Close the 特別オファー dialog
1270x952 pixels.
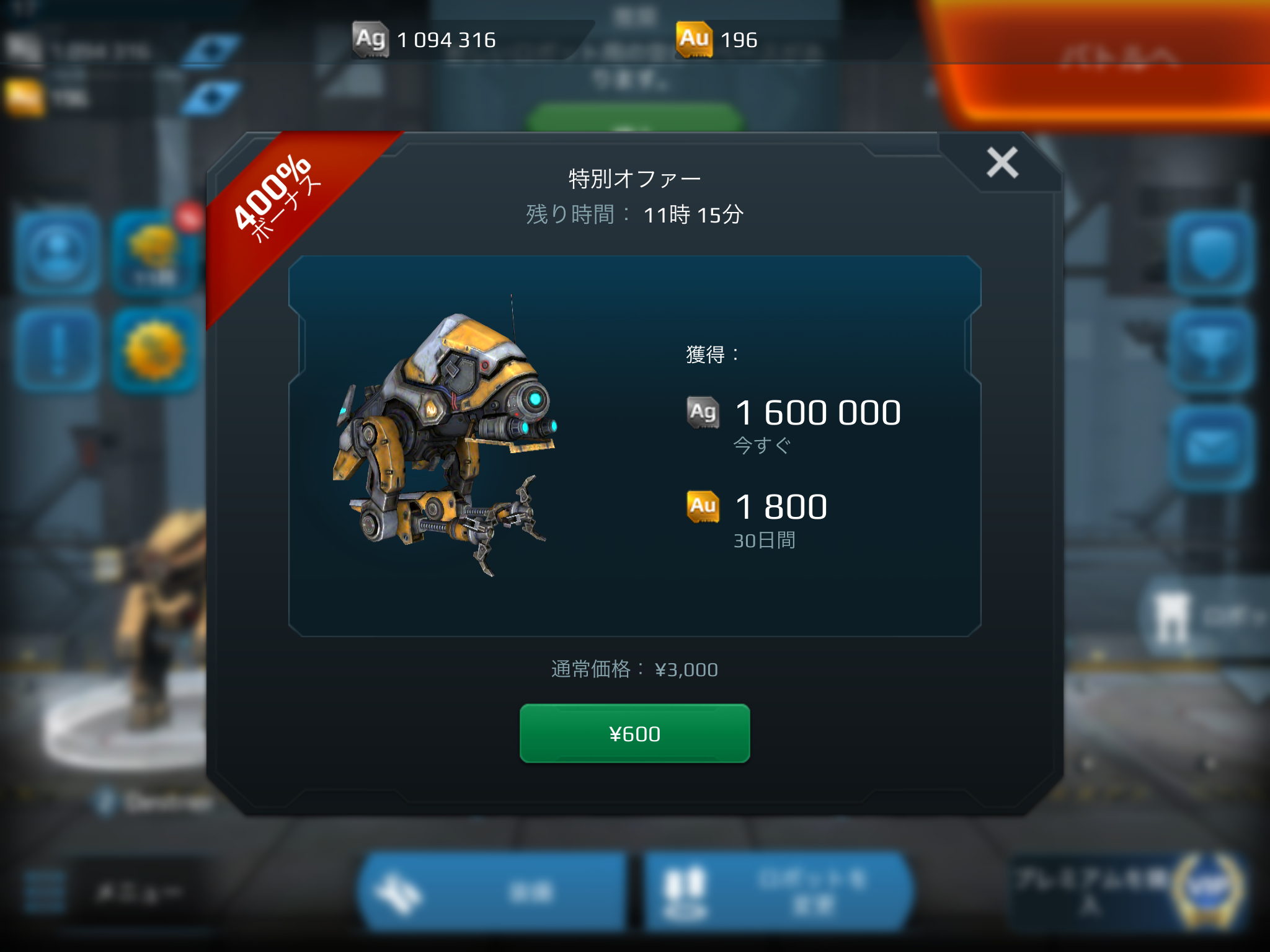tap(1002, 164)
